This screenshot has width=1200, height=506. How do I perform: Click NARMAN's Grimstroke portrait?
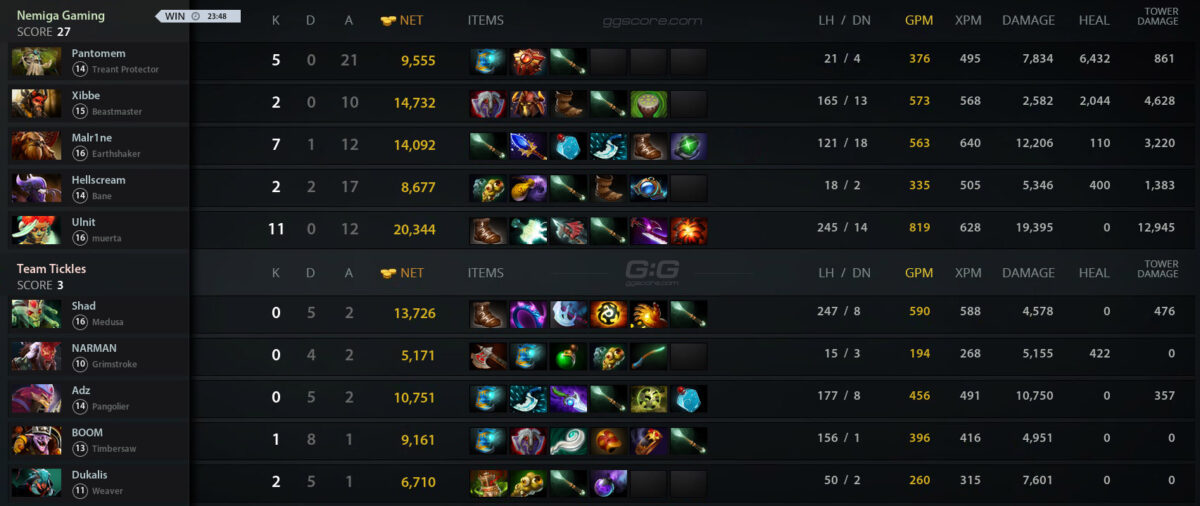pyautogui.click(x=36, y=356)
